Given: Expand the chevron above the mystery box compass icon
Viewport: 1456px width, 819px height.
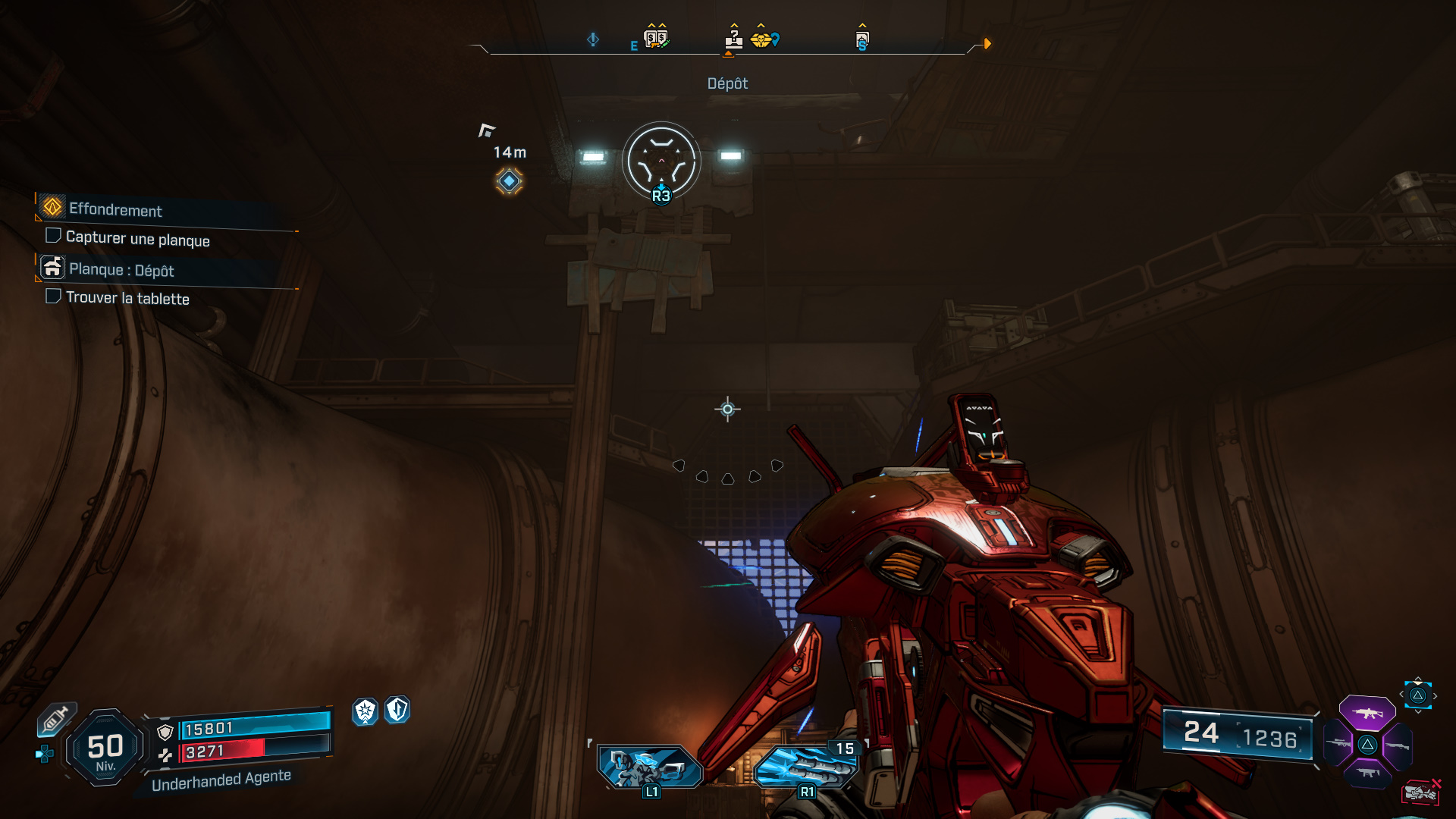Looking at the screenshot, I should (734, 25).
